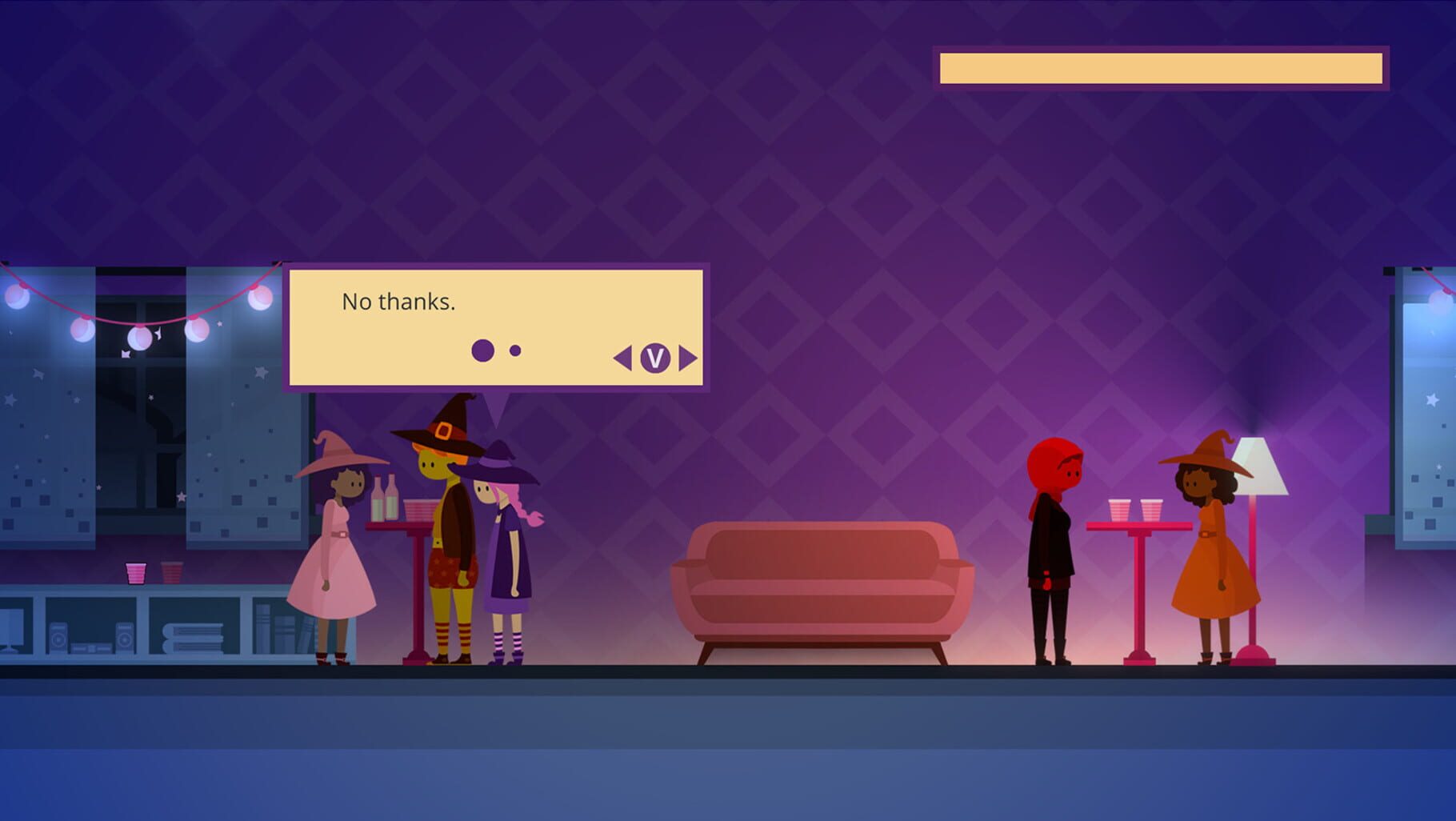Select the dialogue box containing the reply
This screenshot has height=821, width=1456.
(x=496, y=328)
